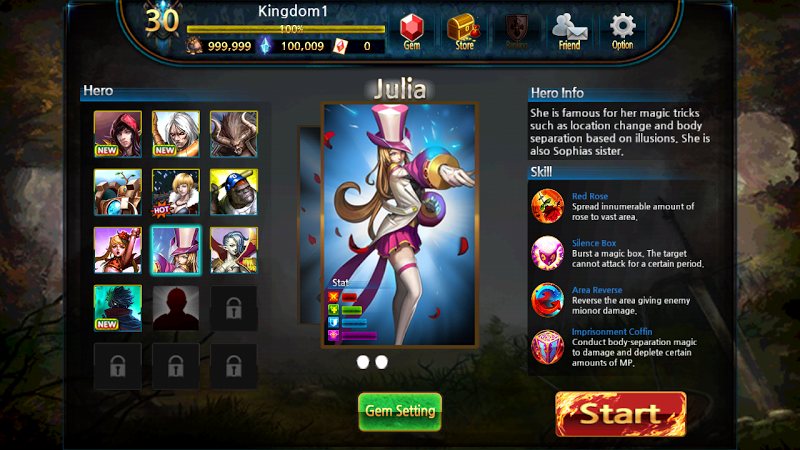The height and width of the screenshot is (450, 800).
Task: Click the Red Rose skill icon
Action: point(548,206)
